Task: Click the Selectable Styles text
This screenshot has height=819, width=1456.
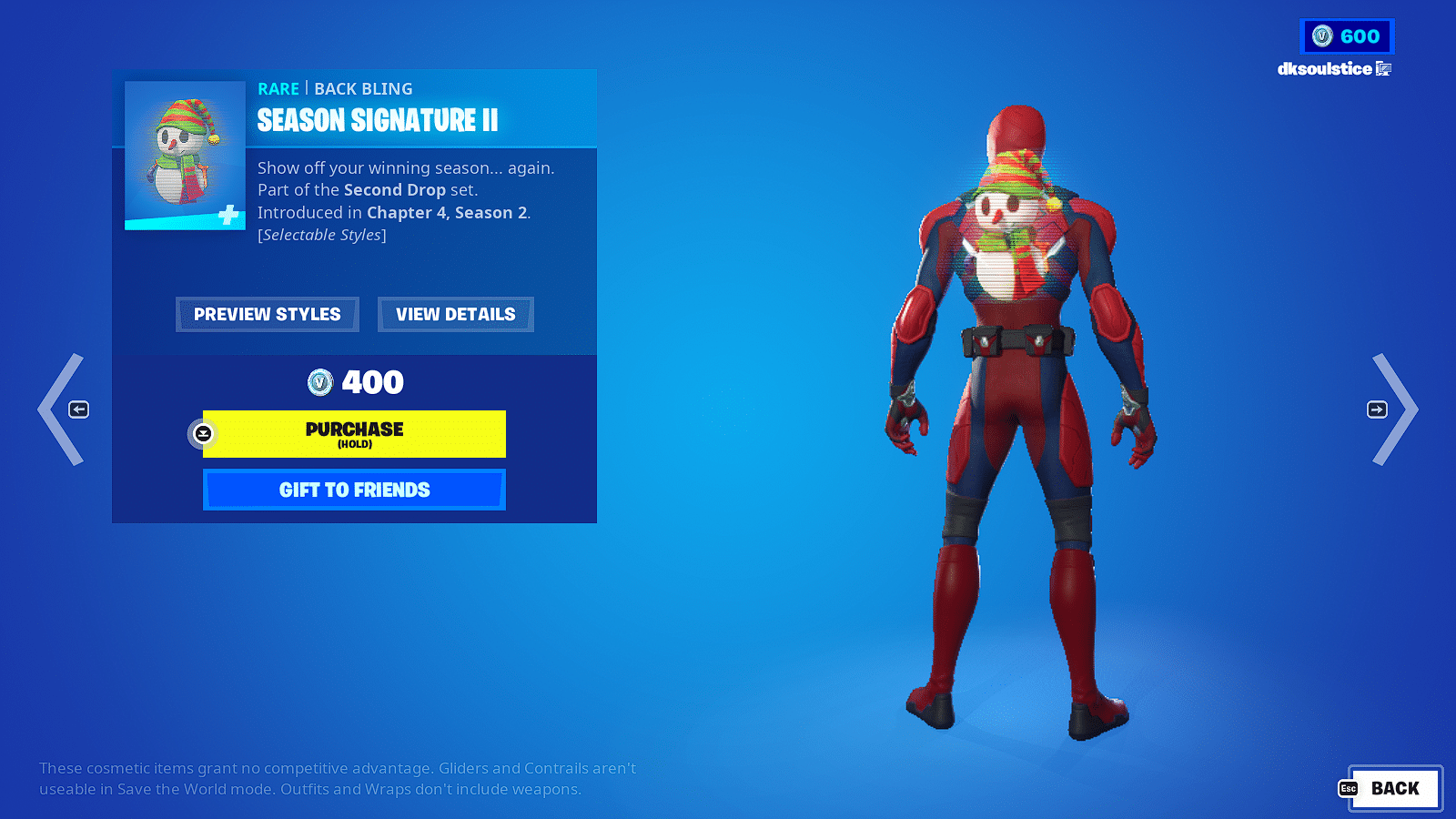Action: point(321,234)
